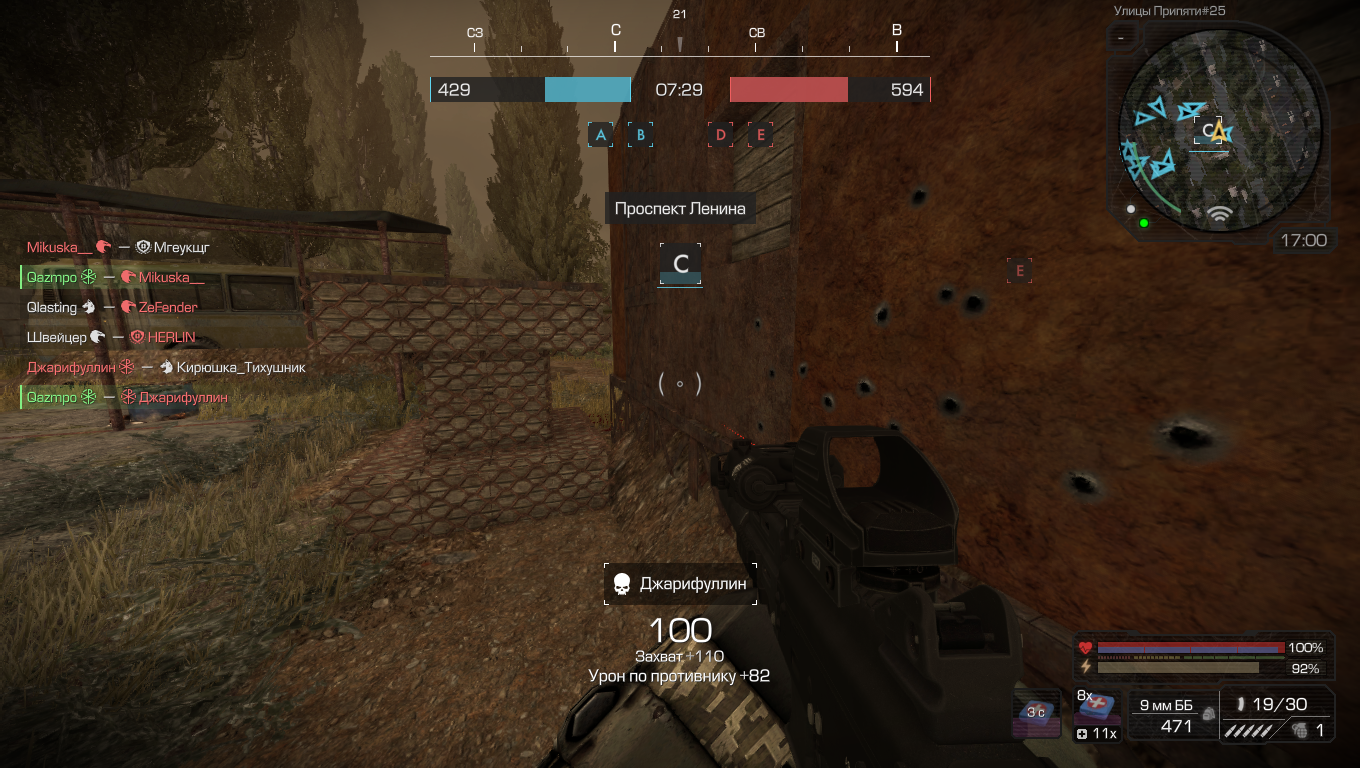This screenshot has height=768, width=1360.
Task: Select capture point B indicator
Action: click(640, 135)
